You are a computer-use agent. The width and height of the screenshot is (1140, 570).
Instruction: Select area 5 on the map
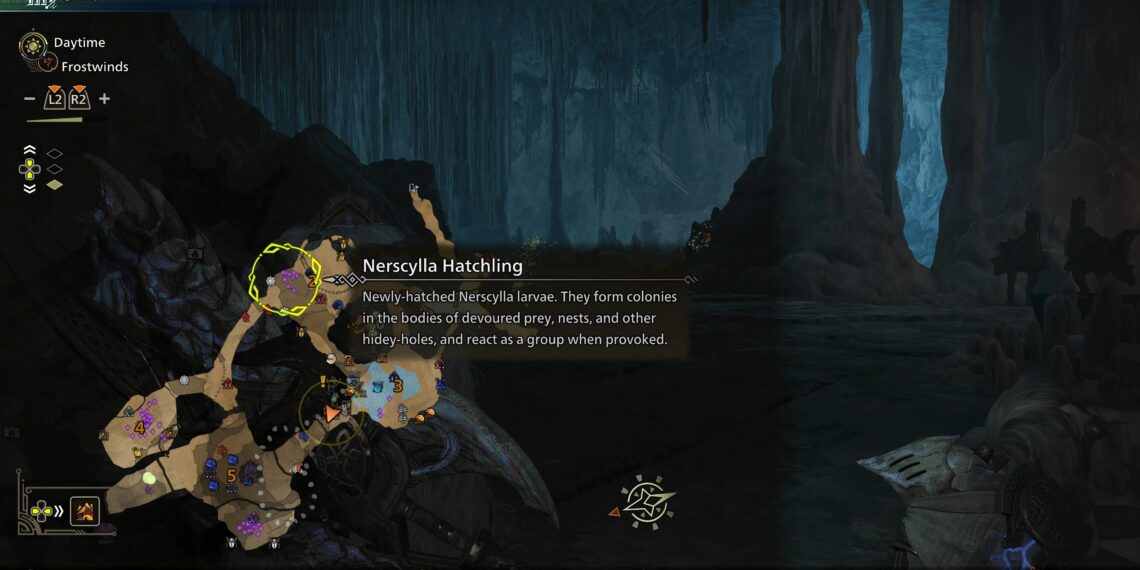231,475
